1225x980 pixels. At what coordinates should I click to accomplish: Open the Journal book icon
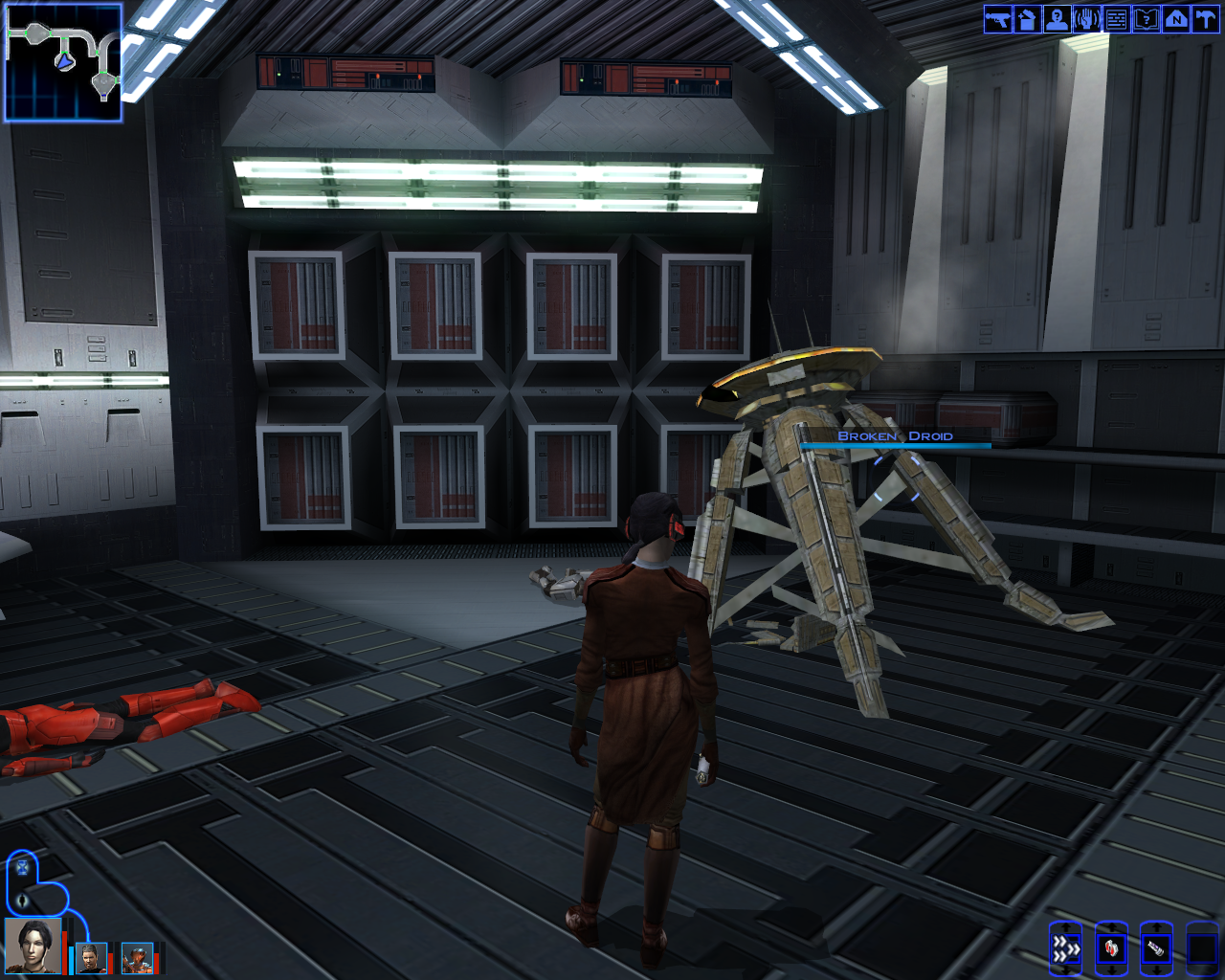(1147, 19)
